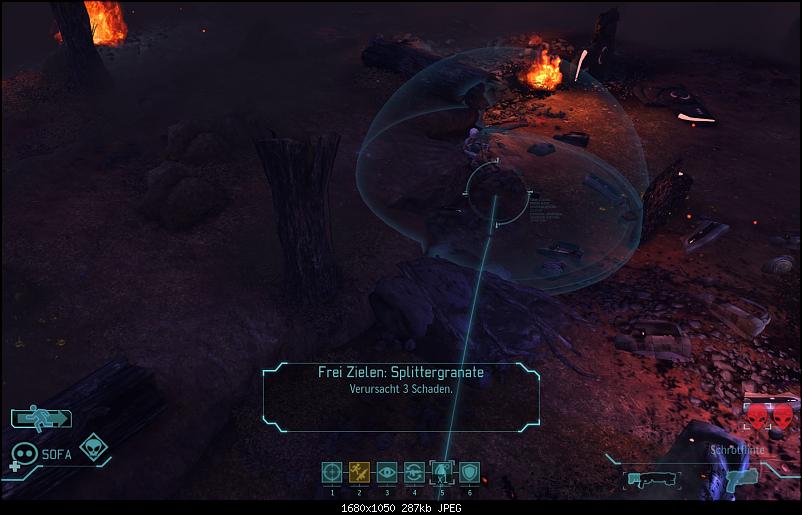Viewport: 802px width, 515px height.
Task: Activate the orange Run and Gun ability
Action: [359, 472]
